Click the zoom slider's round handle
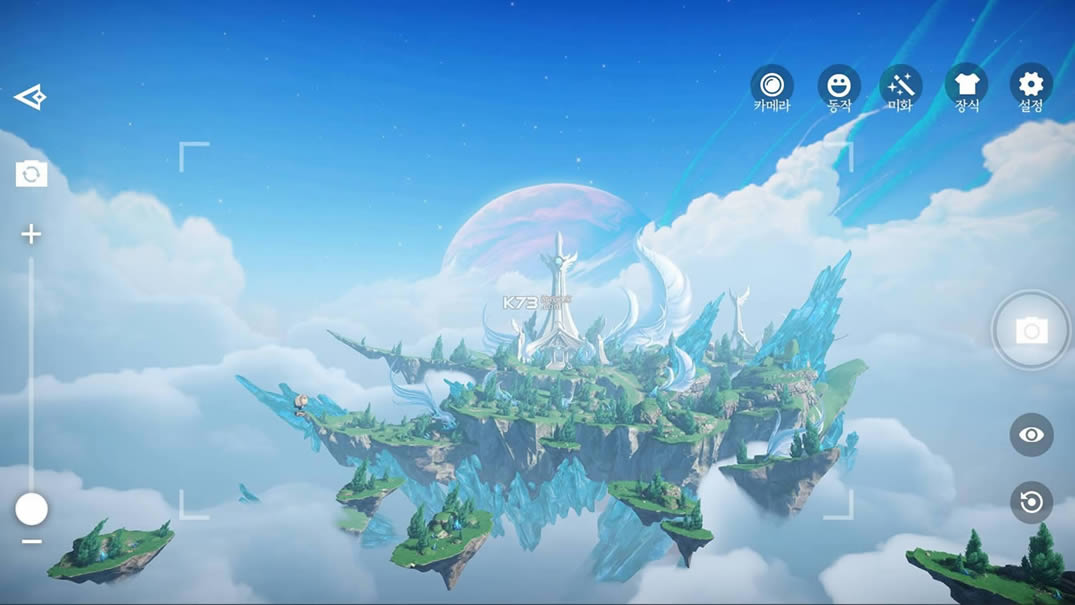This screenshot has height=605, width=1075. pos(31,509)
